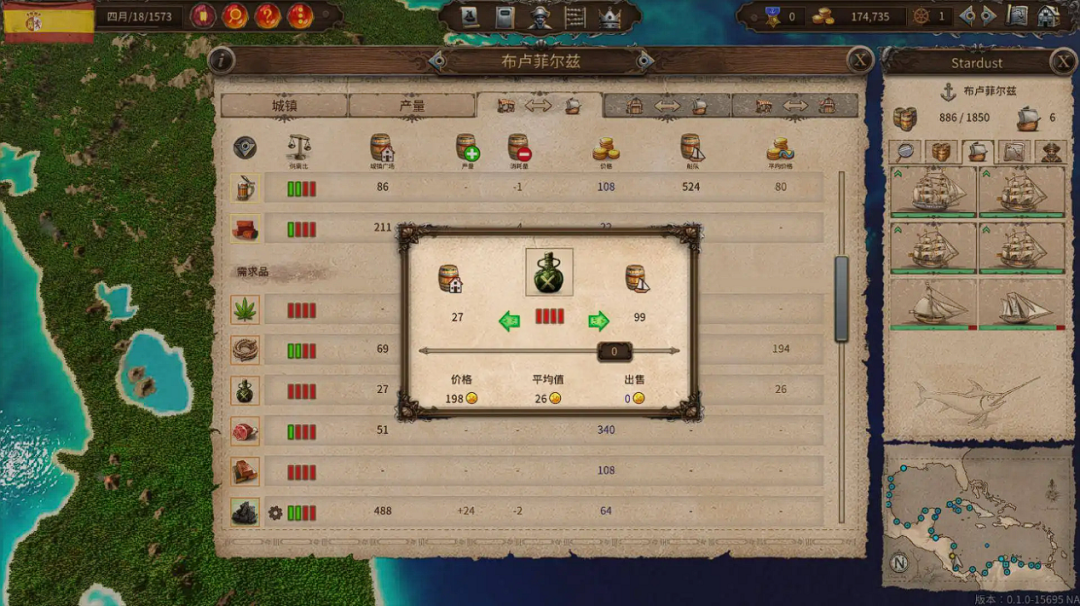
Task: Click the gear beside the coal row
Action: tap(275, 513)
